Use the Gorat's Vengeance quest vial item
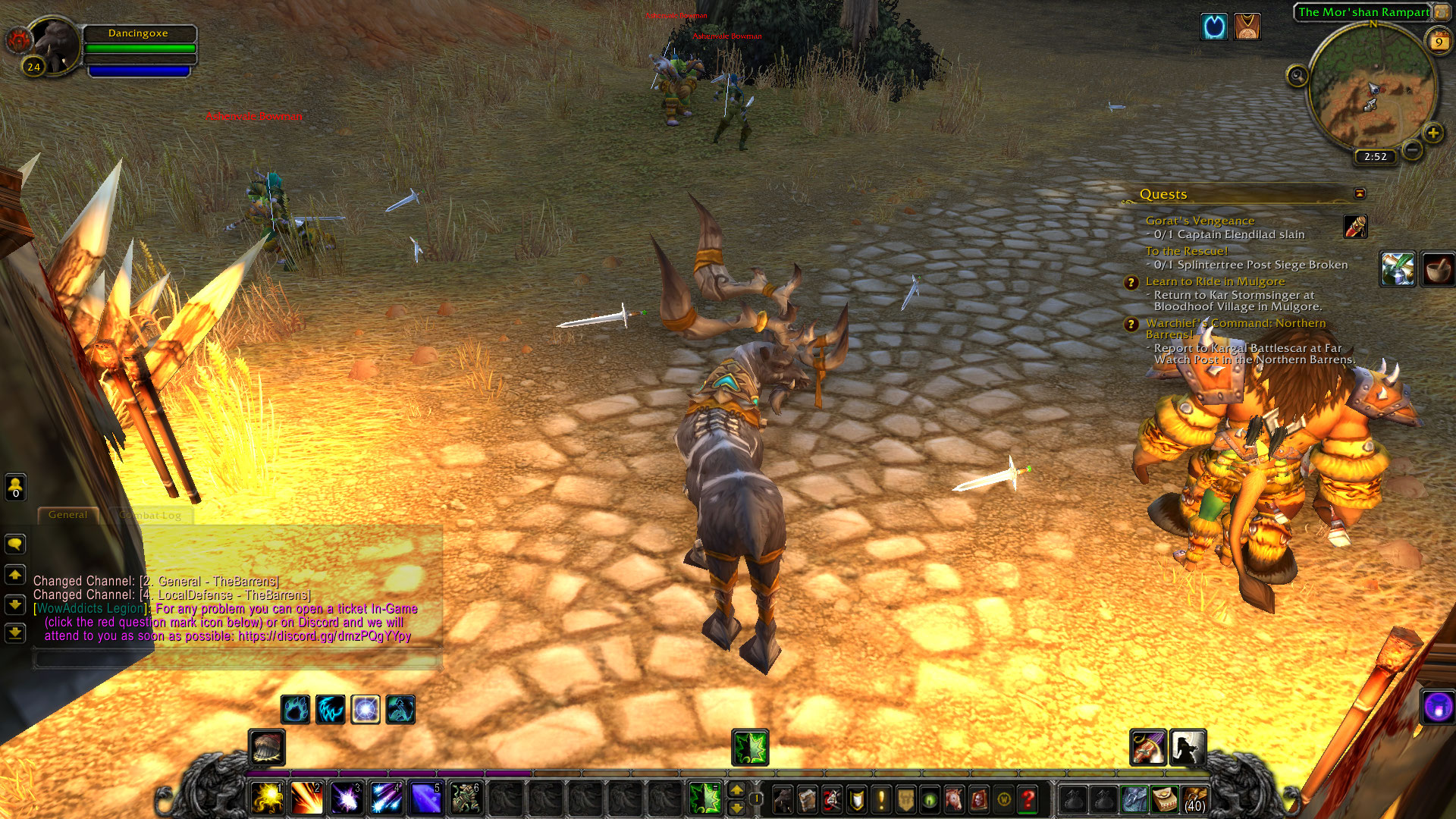Viewport: 1456px width, 819px height. click(x=1355, y=226)
